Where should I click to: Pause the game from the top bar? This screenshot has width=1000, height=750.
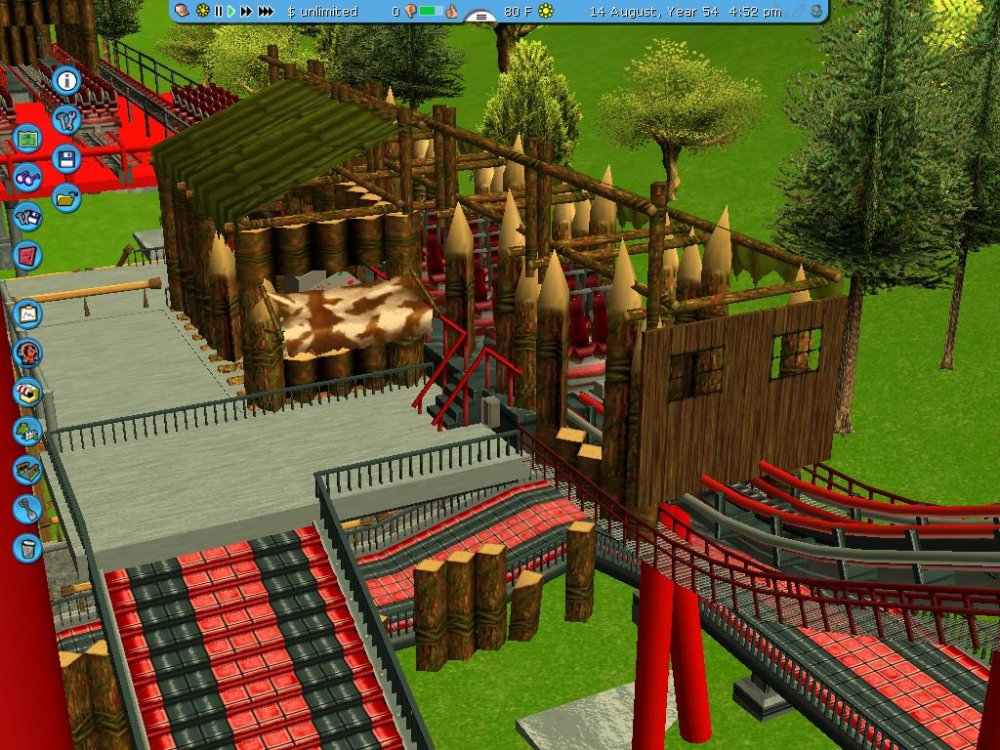point(218,11)
